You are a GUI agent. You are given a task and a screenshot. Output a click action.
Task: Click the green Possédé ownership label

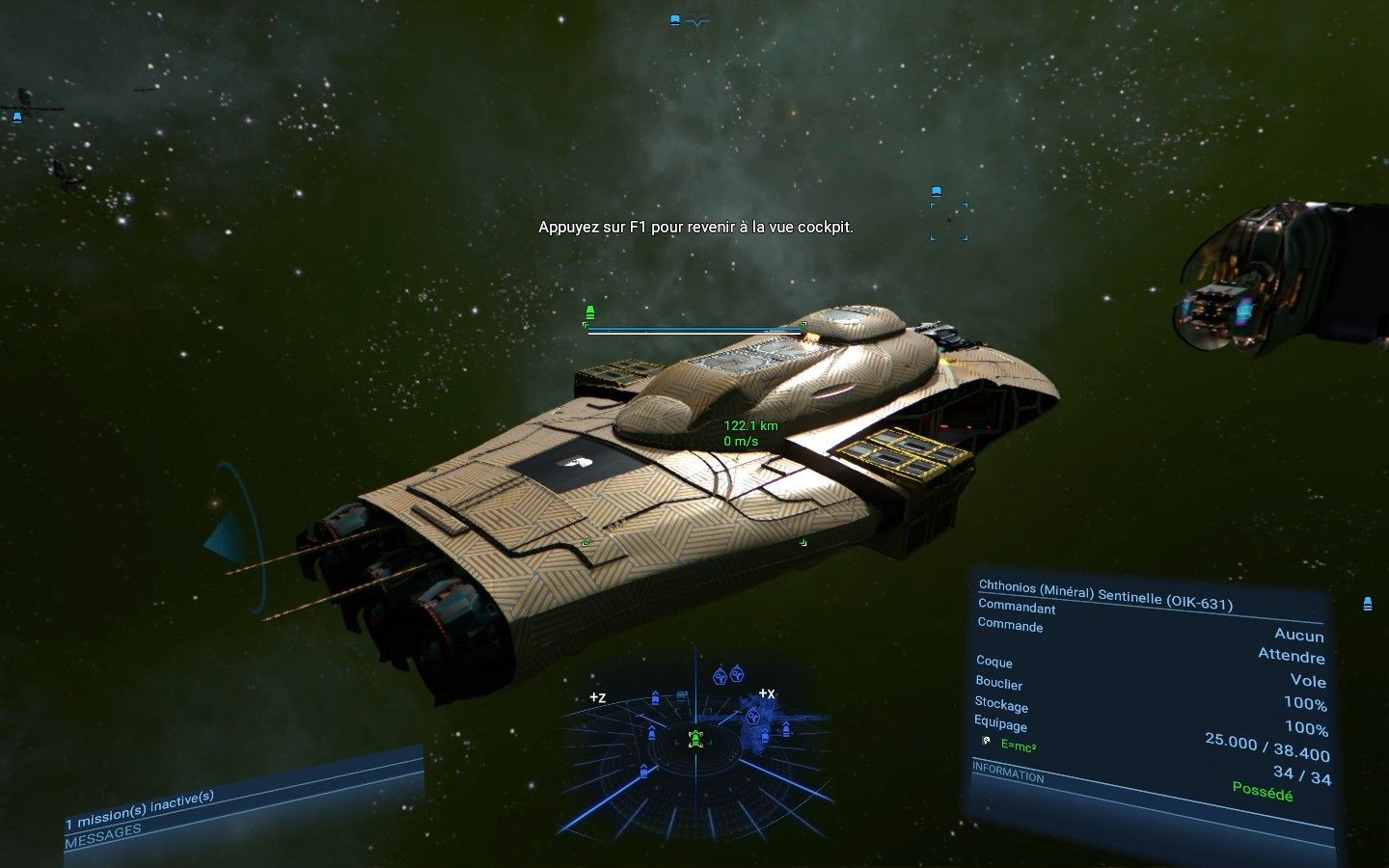pos(1264,795)
